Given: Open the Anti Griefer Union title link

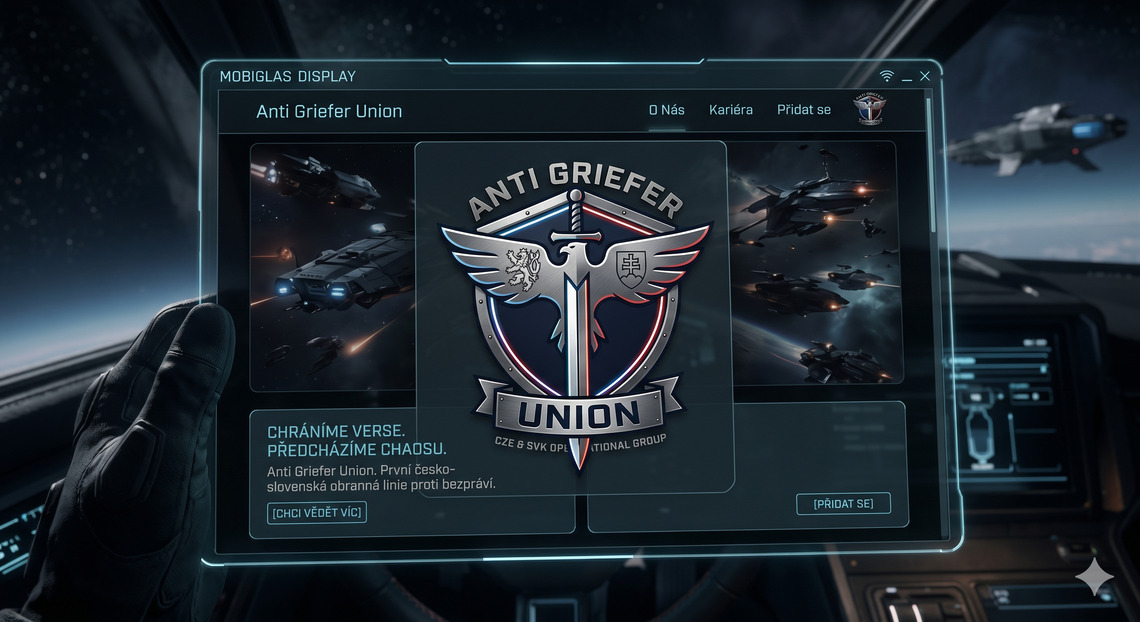Looking at the screenshot, I should (x=329, y=111).
